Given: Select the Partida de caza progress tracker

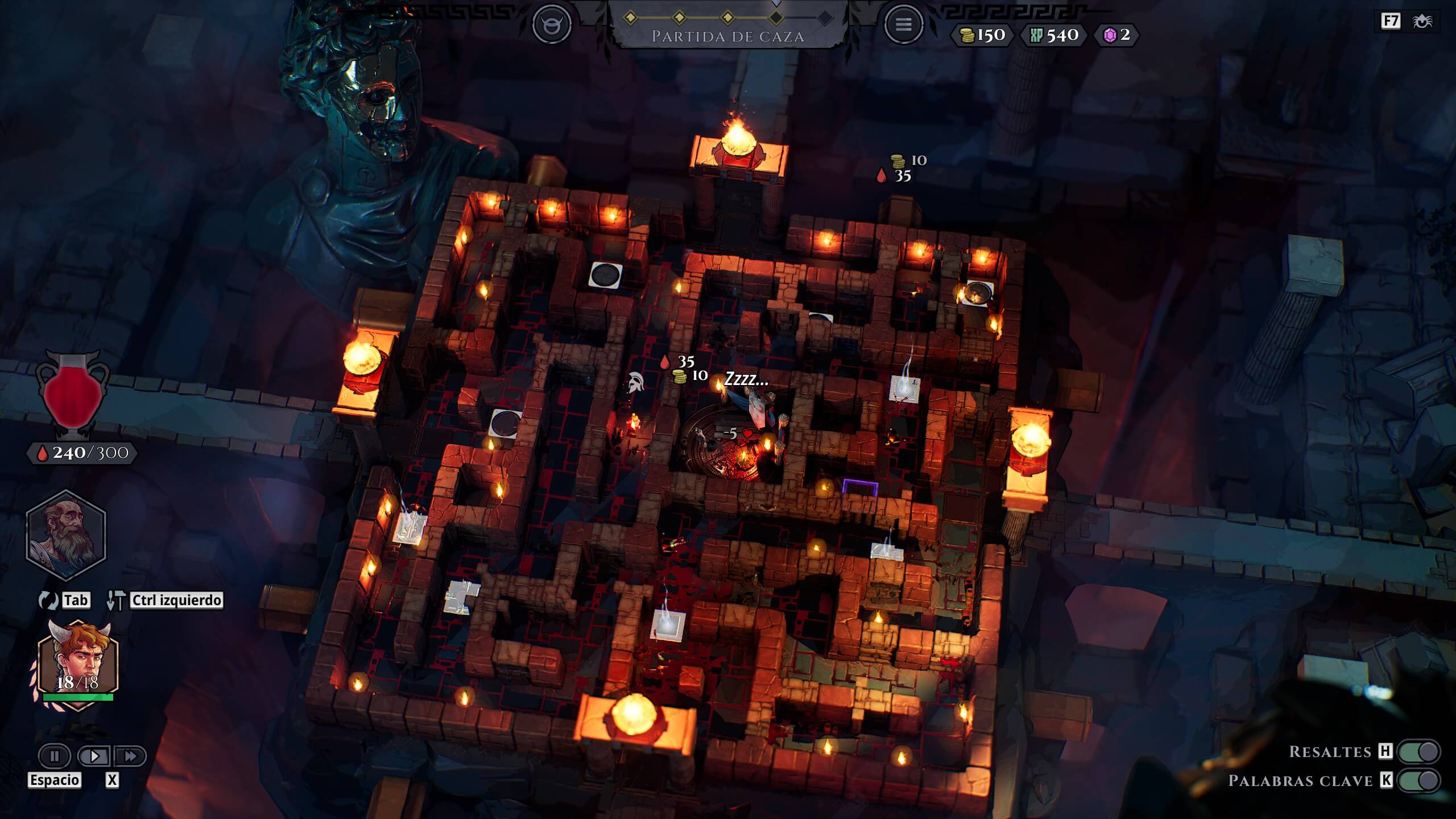Looking at the screenshot, I should [x=727, y=26].
